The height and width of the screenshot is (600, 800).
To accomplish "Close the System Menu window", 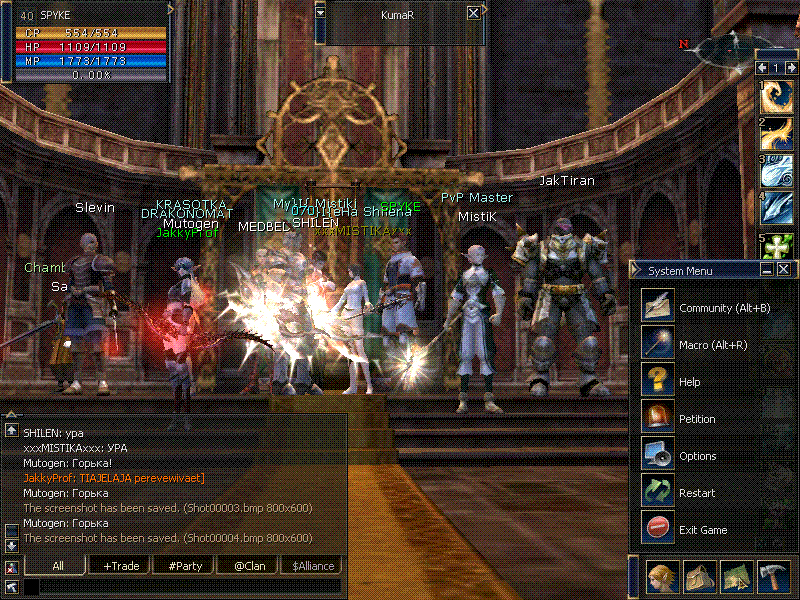I will tap(783, 269).
